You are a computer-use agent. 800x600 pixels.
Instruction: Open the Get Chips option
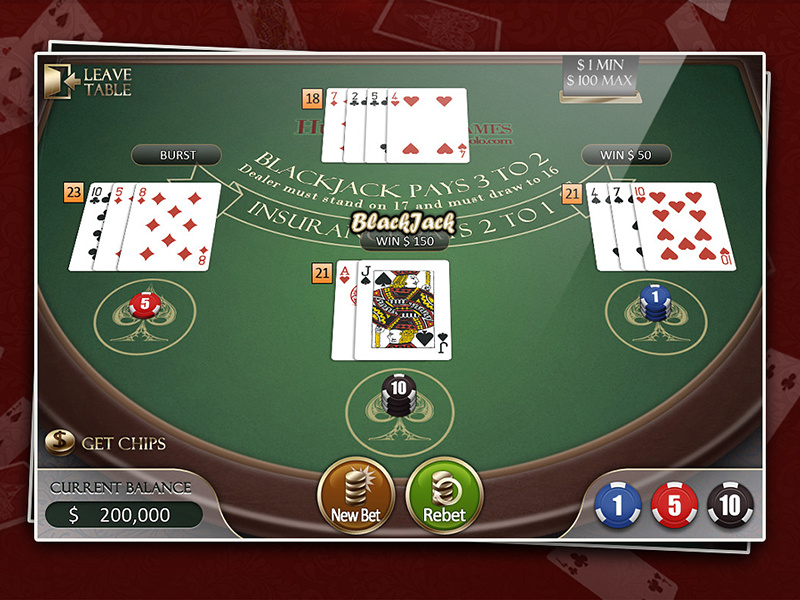pos(106,442)
